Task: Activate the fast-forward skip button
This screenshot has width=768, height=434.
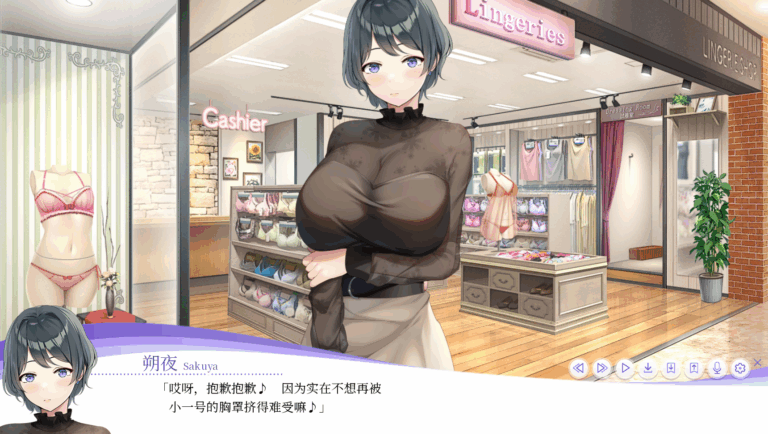Action: (x=601, y=368)
